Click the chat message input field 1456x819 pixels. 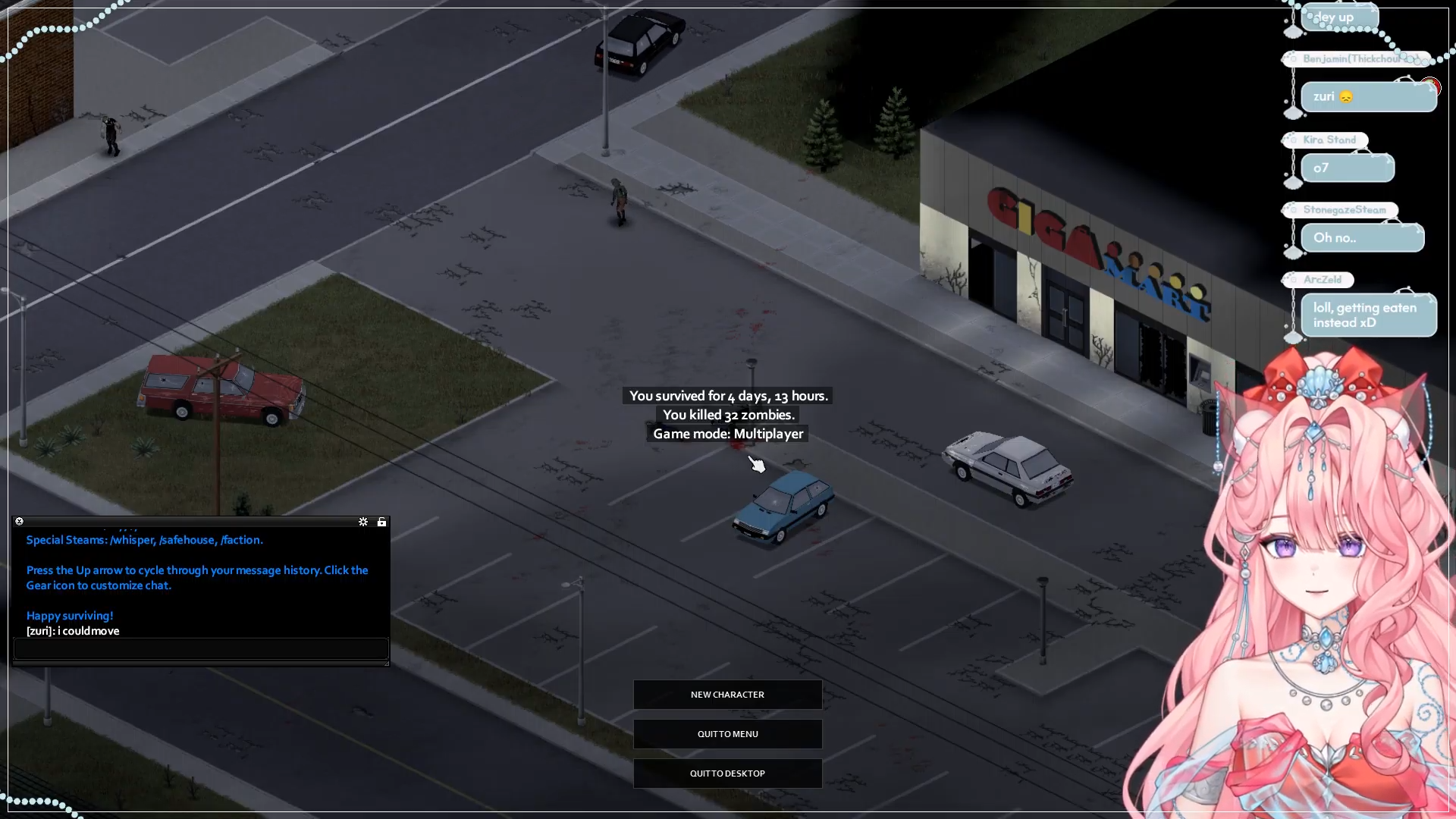(201, 648)
